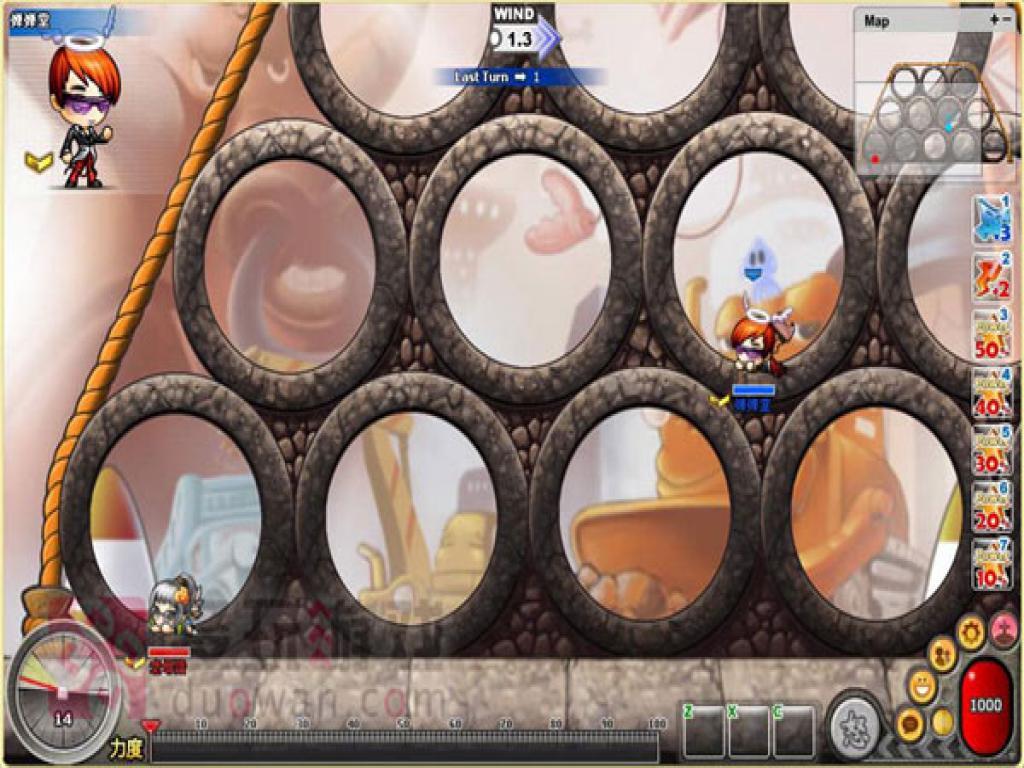Select the empty C prop slot
This screenshot has height=768, width=1024.
click(794, 731)
